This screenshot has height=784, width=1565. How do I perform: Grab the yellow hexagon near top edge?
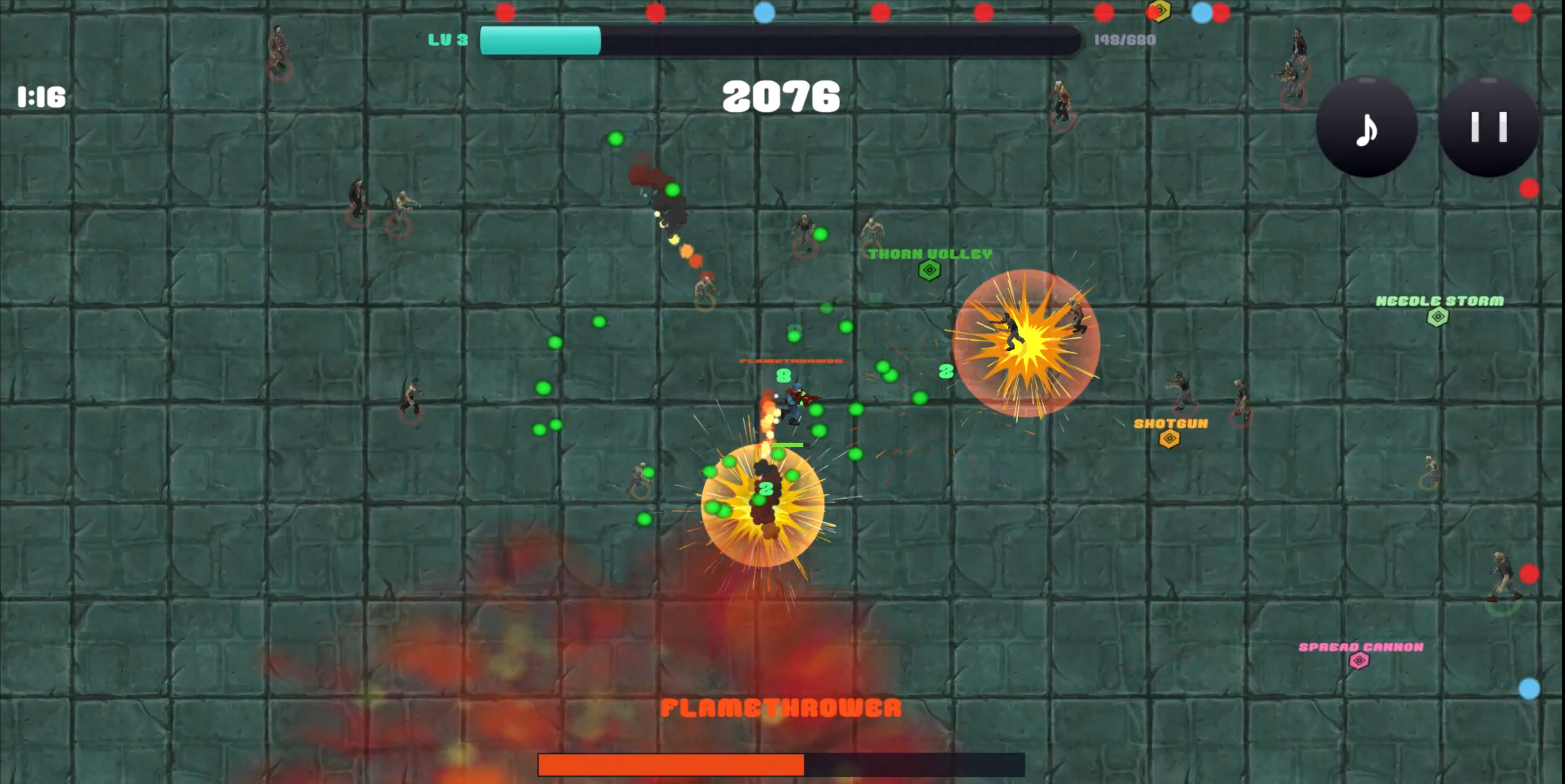[x=1159, y=11]
